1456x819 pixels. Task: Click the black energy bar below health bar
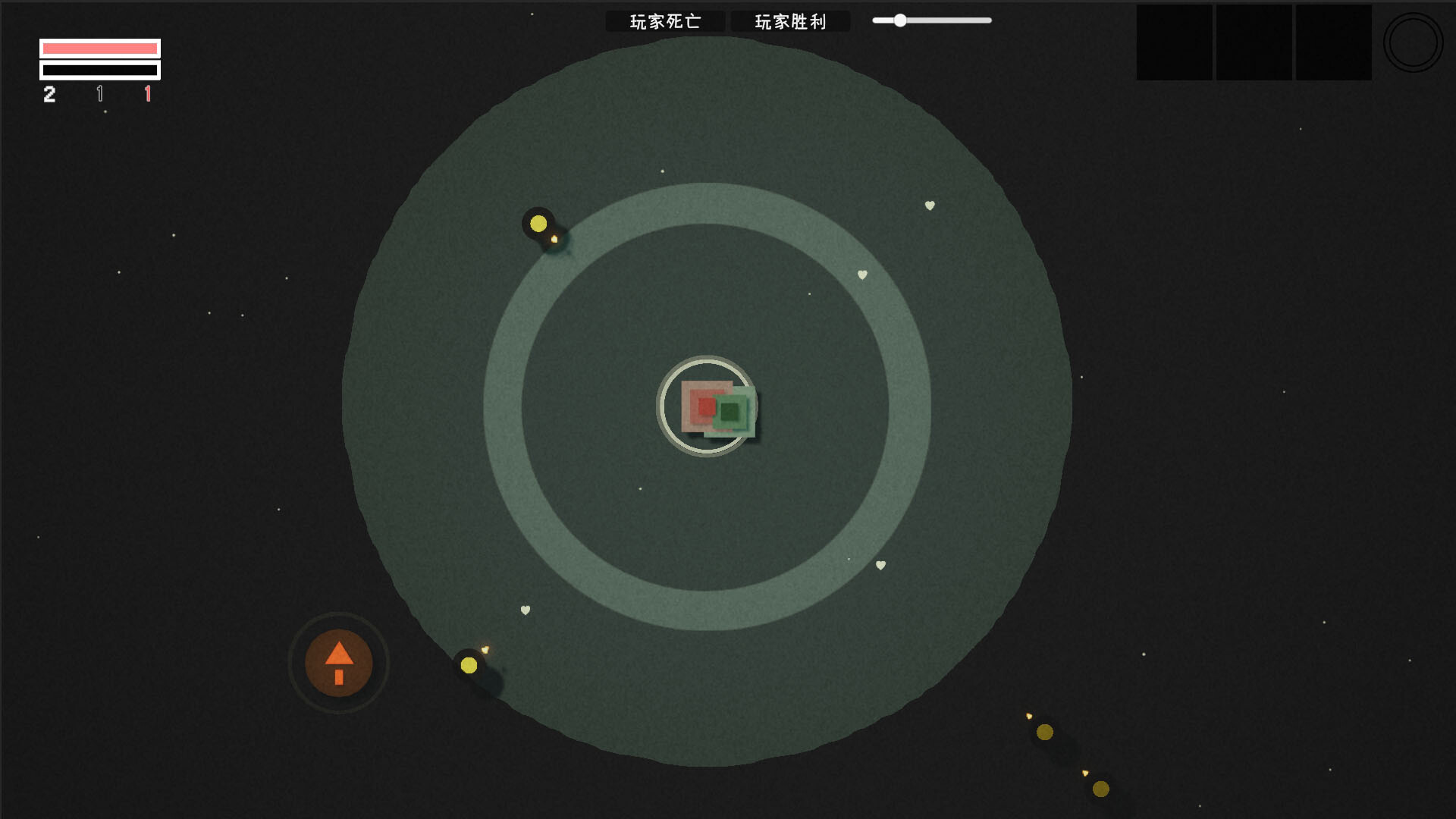click(99, 70)
